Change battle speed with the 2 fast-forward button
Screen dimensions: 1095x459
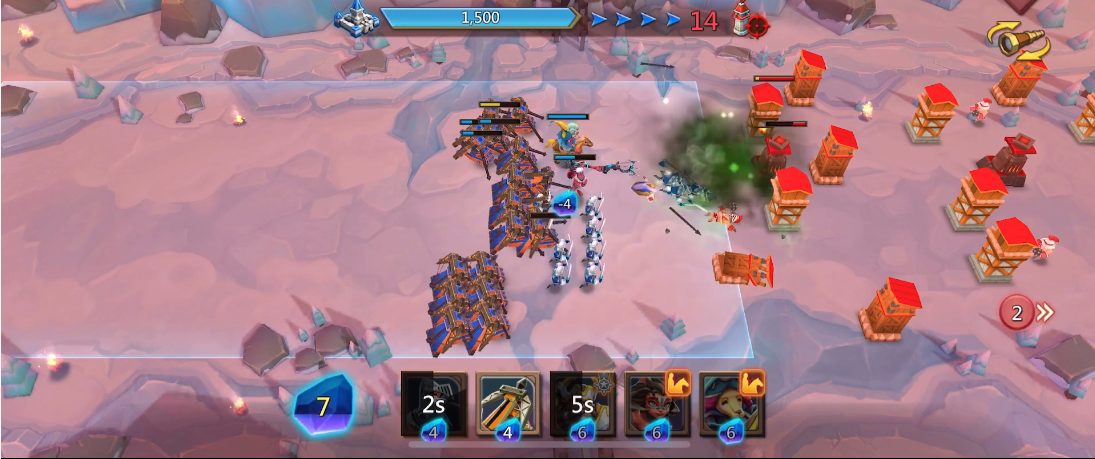pyautogui.click(x=1026, y=313)
